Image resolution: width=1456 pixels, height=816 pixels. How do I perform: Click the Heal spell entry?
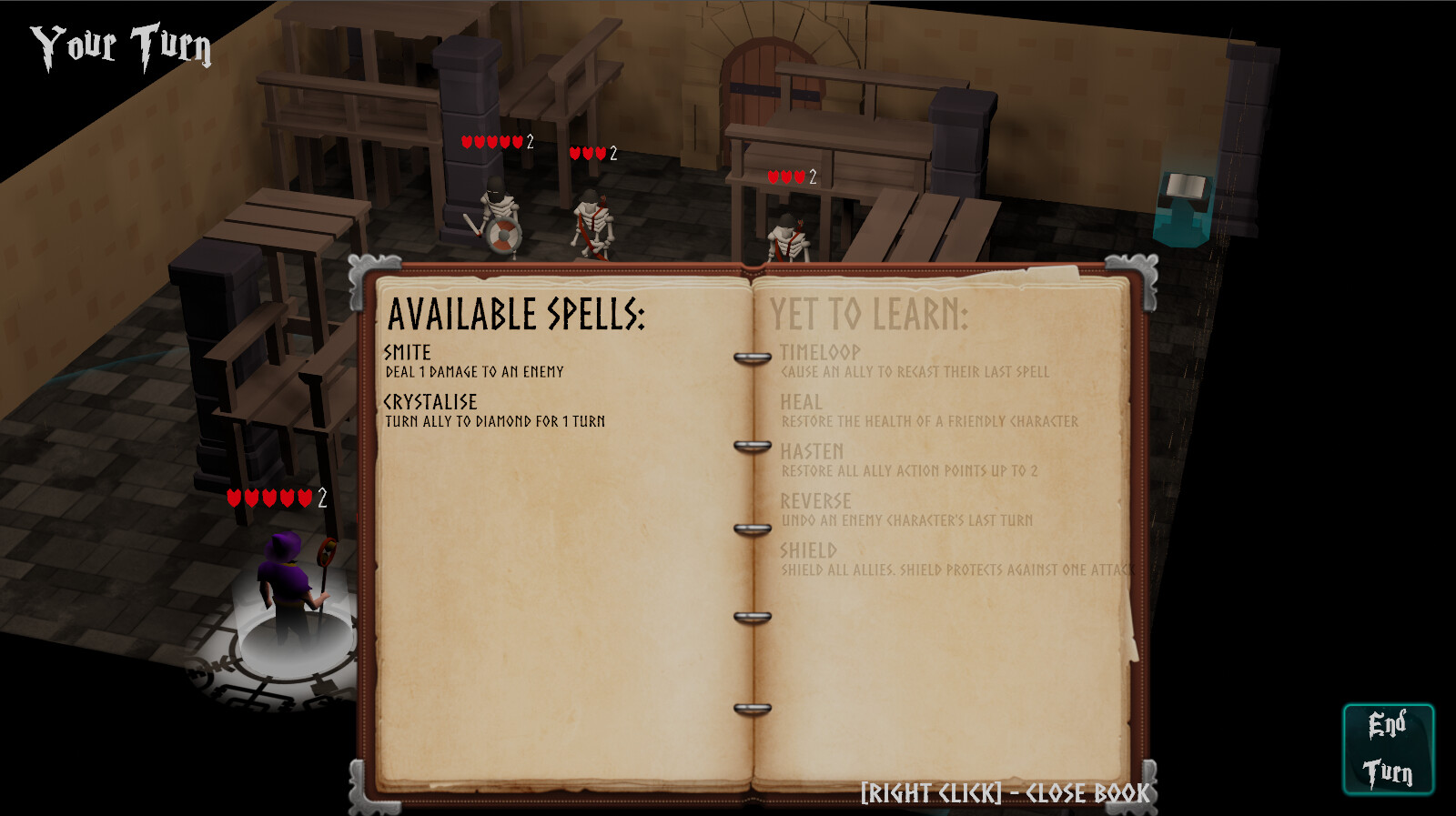pos(802,401)
